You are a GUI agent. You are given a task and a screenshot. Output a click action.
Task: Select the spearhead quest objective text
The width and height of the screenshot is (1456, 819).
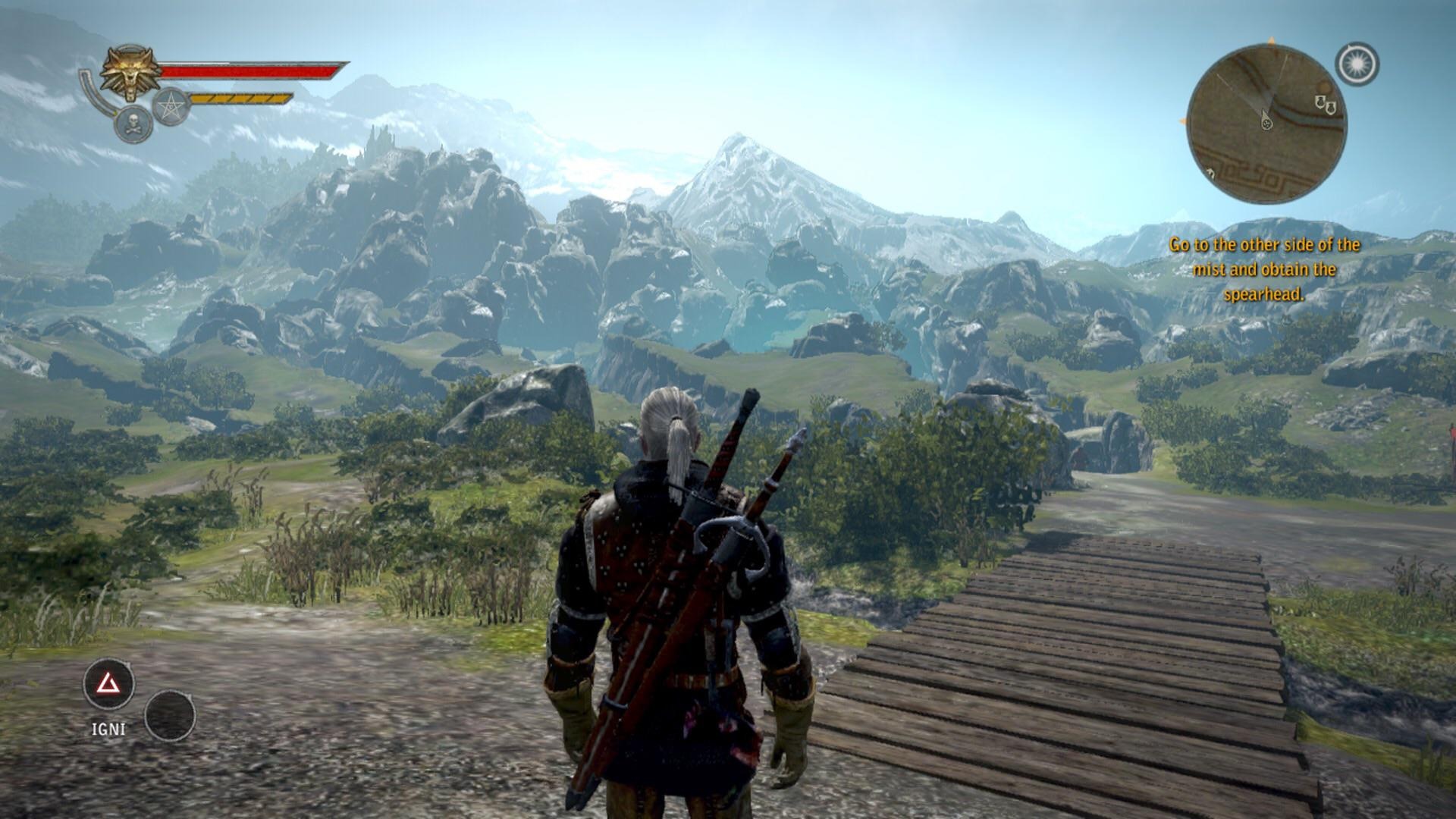(x=1264, y=269)
